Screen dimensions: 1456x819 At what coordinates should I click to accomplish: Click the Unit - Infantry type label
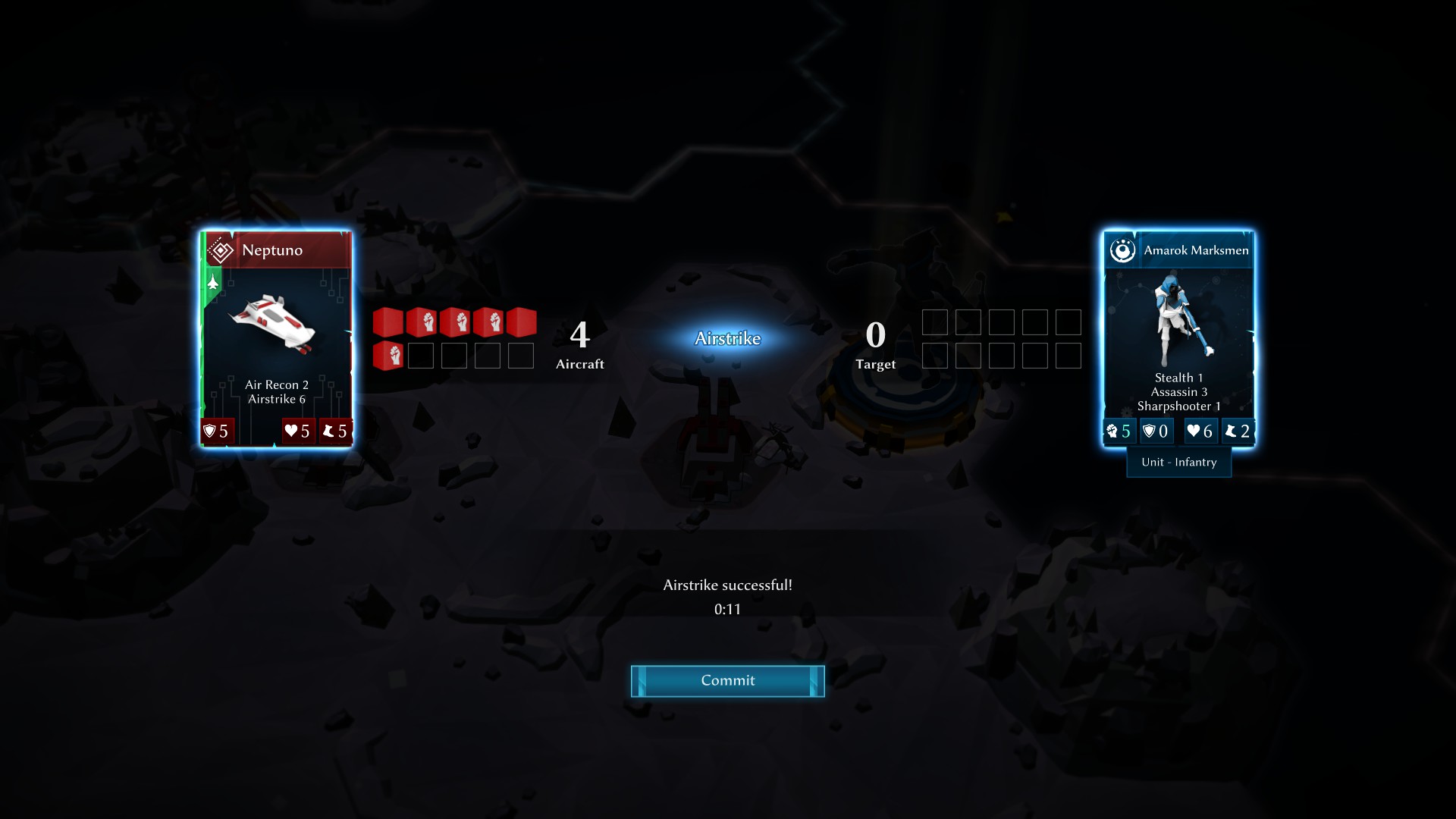coord(1178,461)
